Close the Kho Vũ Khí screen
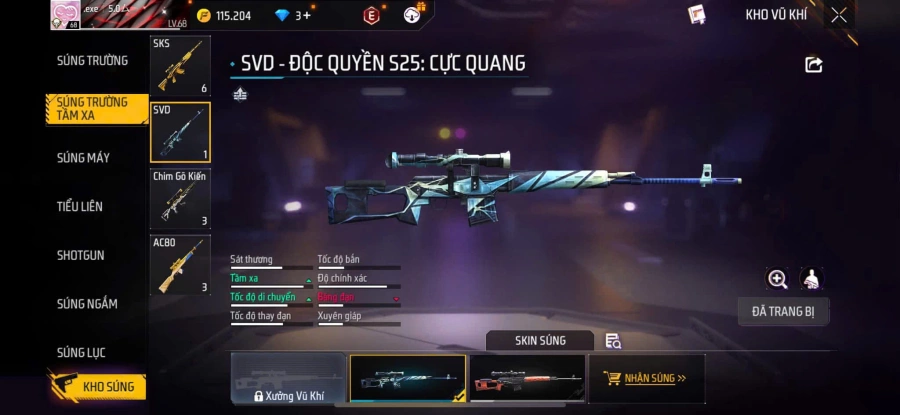This screenshot has height=415, width=900. 839,15
